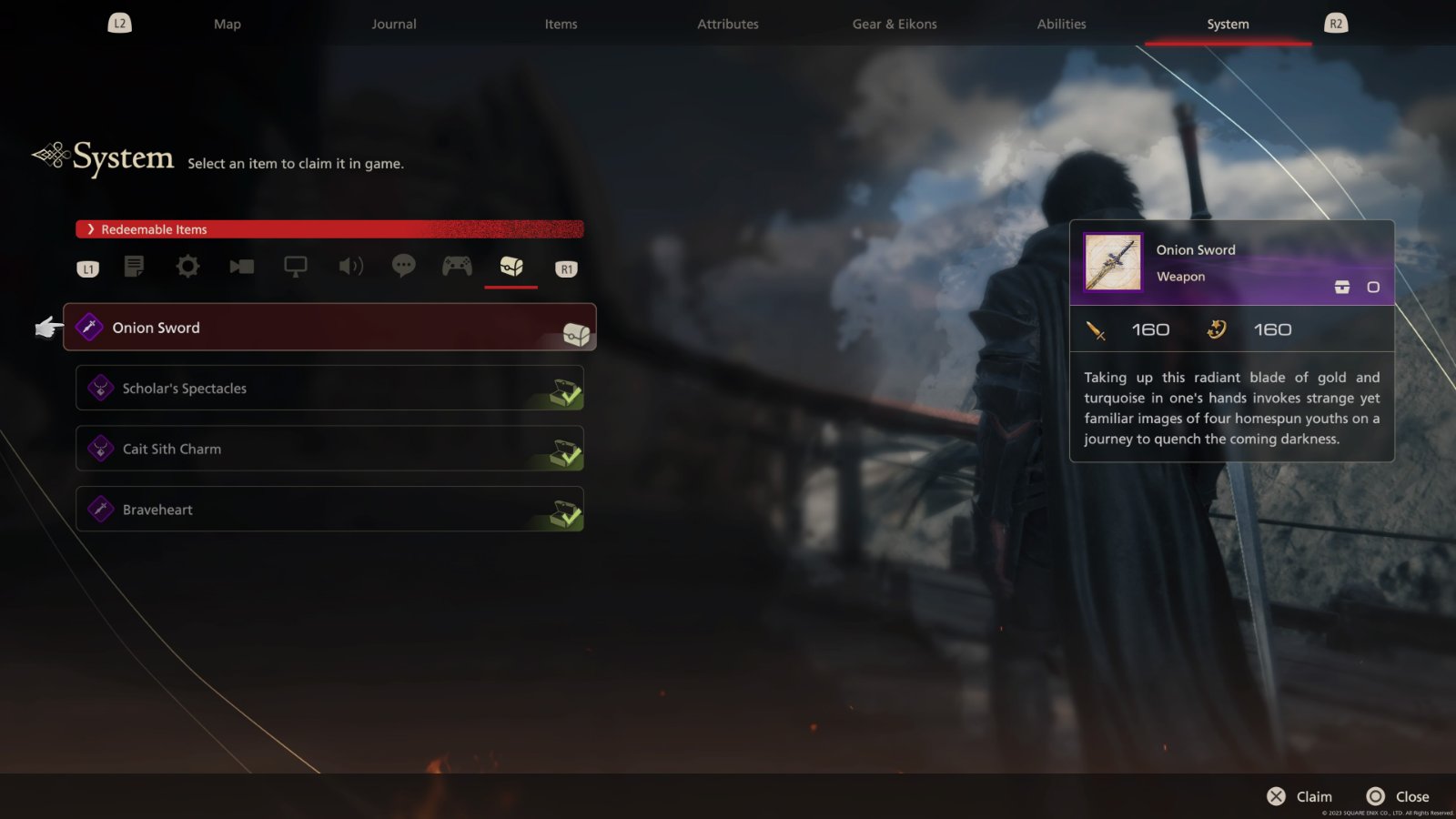
Task: Open the Map tab
Action: (227, 25)
